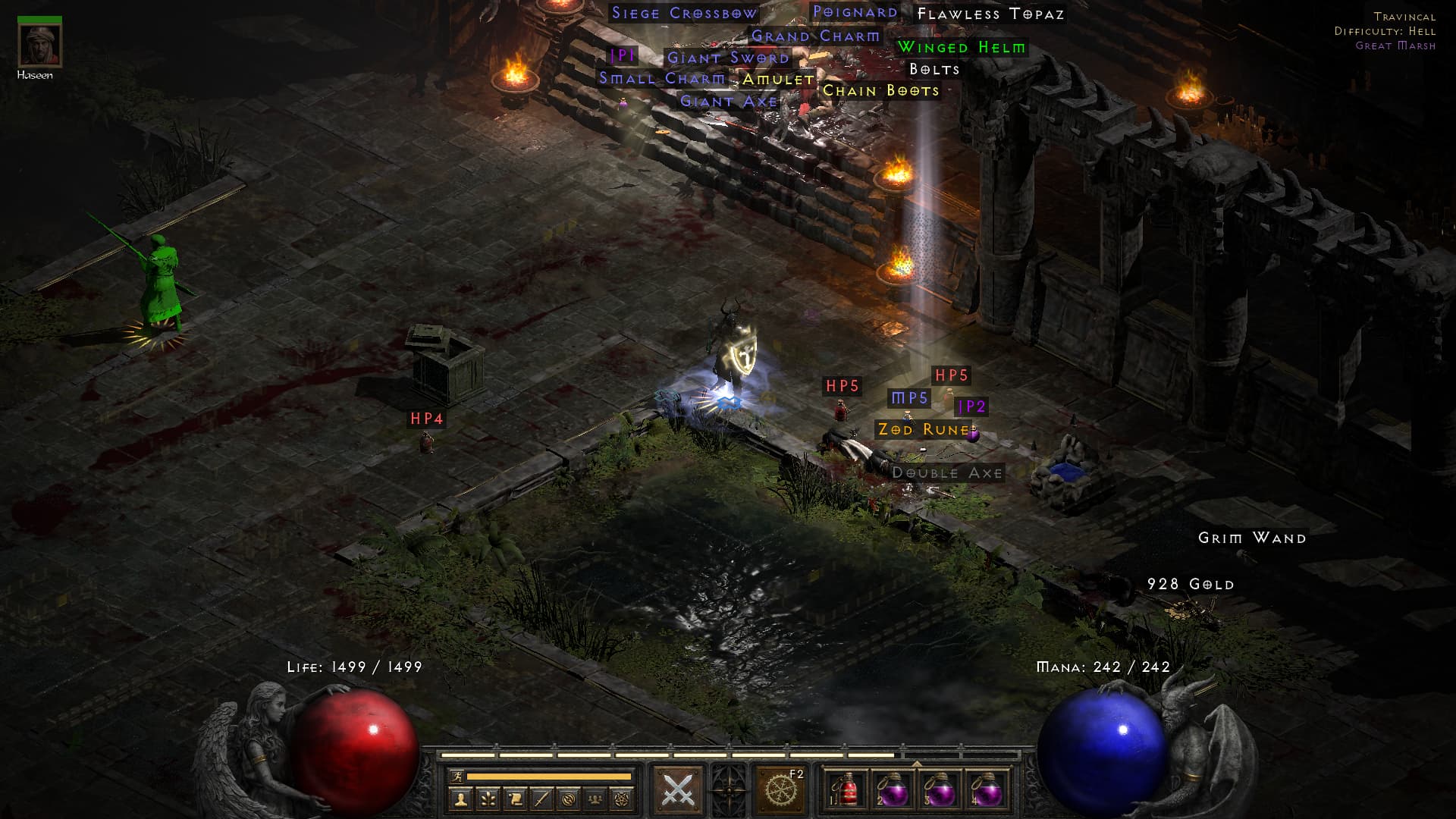This screenshot has width=1456, height=819.
Task: Pick up the Flawless Topaz item label
Action: tap(990, 14)
